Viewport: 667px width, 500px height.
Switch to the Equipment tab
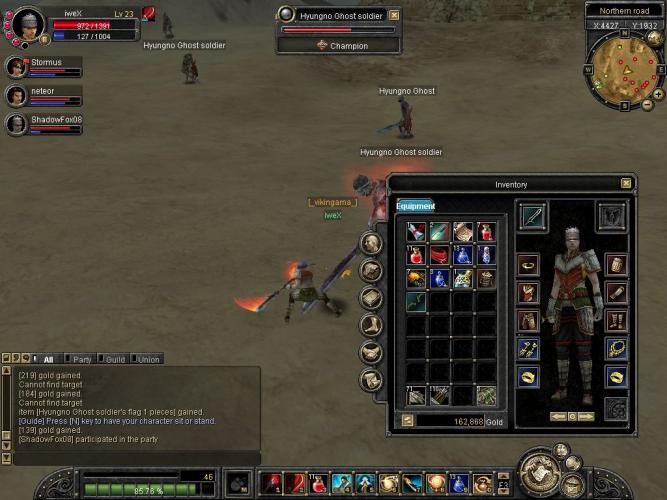pyautogui.click(x=415, y=206)
